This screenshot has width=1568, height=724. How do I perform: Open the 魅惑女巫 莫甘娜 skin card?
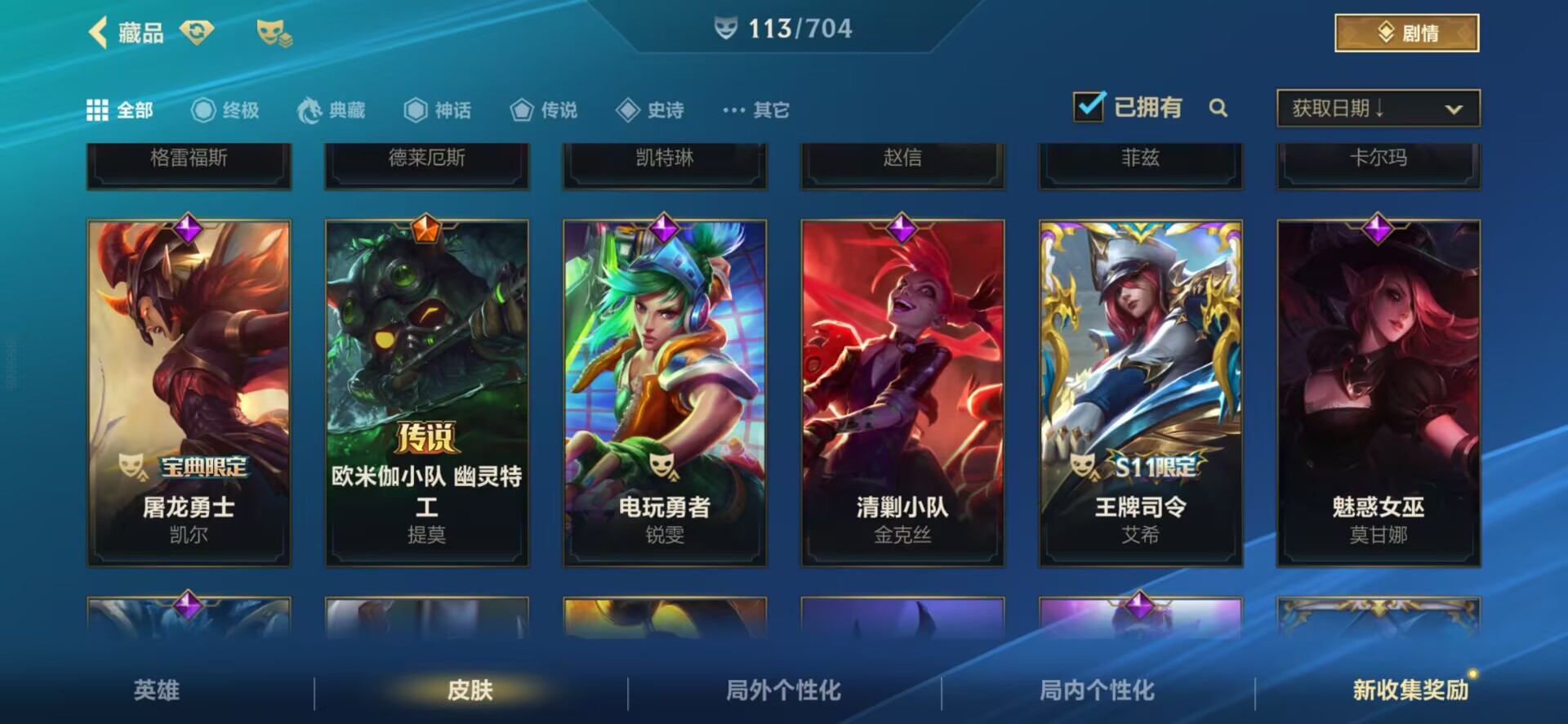(1379, 392)
